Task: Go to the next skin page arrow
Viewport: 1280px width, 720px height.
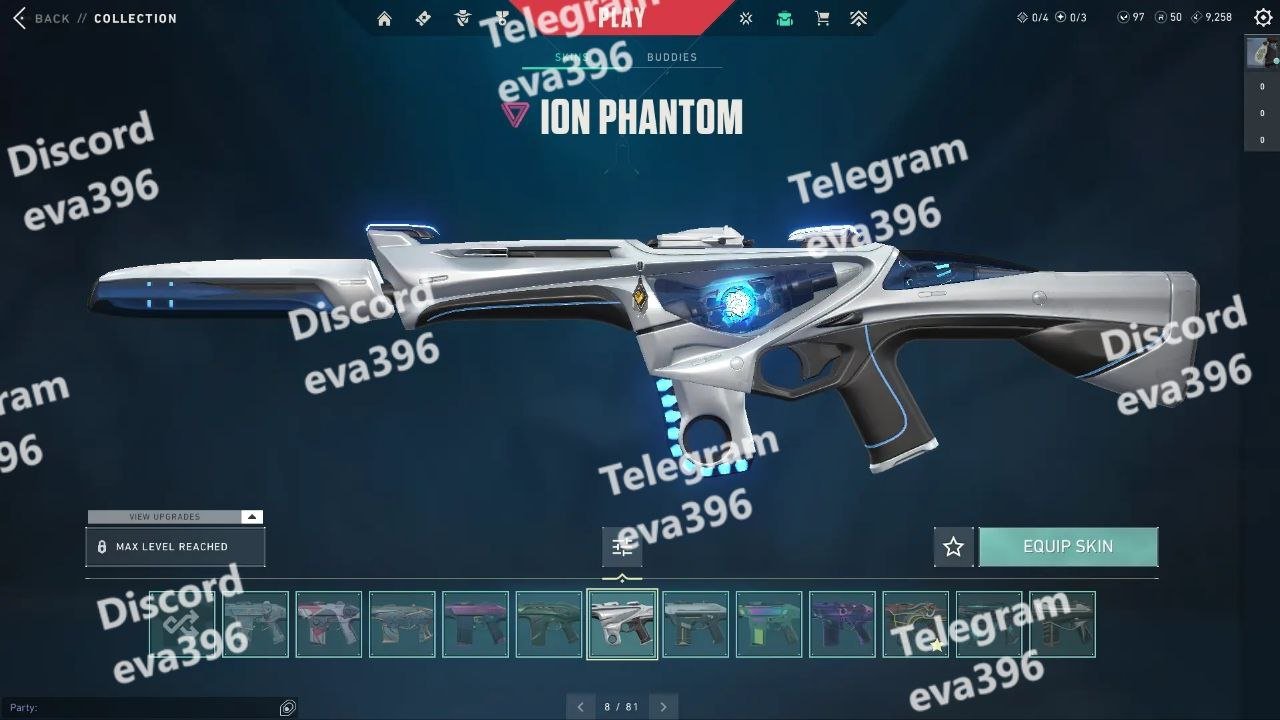Action: [663, 707]
